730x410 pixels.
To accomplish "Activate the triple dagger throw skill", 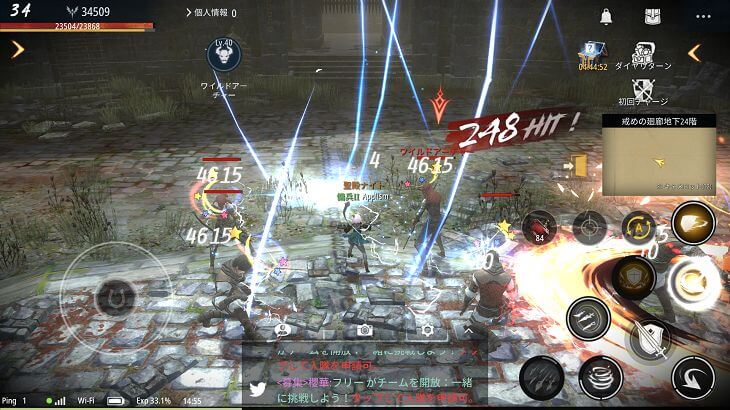I will pyautogui.click(x=587, y=319).
